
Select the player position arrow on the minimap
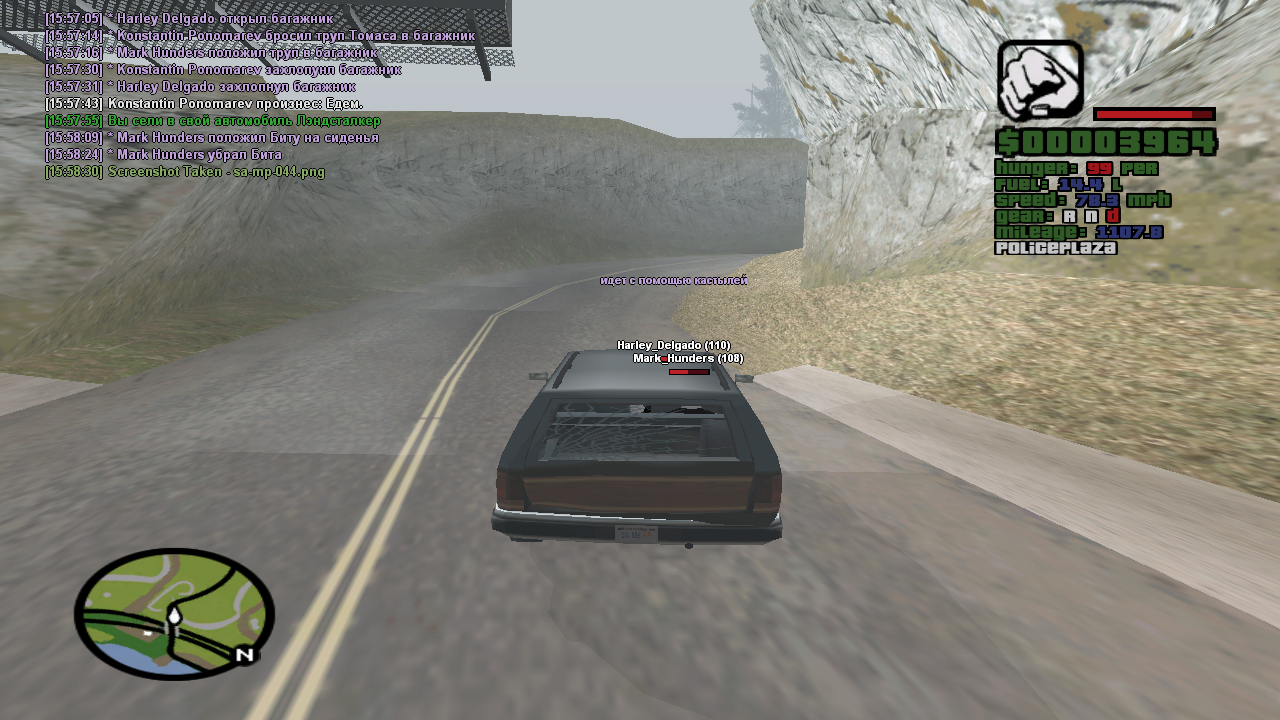174,617
